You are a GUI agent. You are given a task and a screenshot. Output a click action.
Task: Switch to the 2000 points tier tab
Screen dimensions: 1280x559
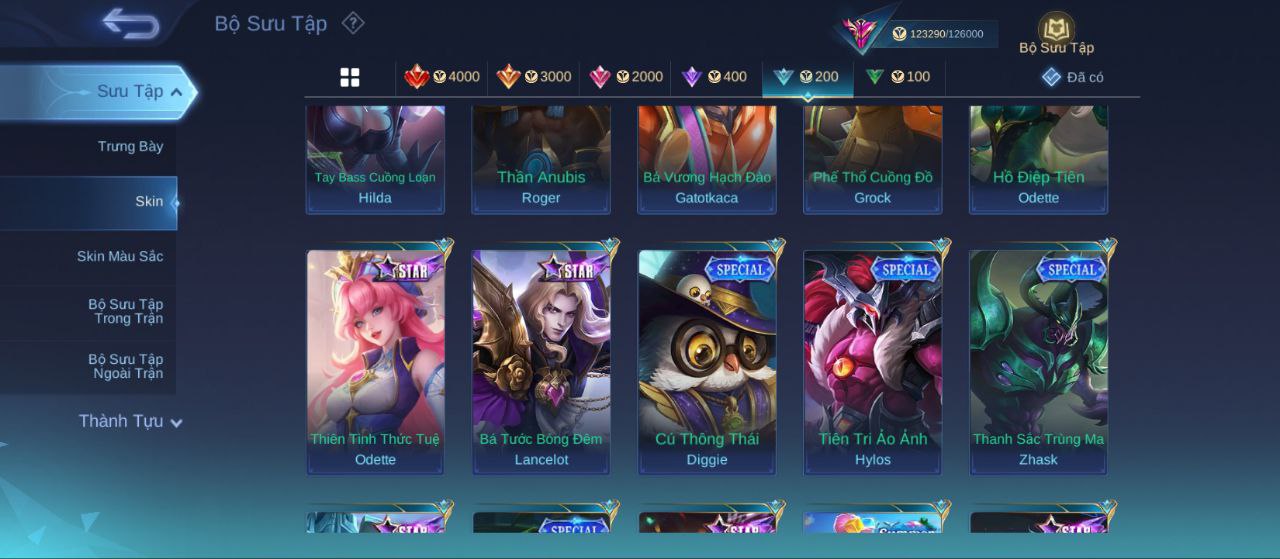(626, 77)
